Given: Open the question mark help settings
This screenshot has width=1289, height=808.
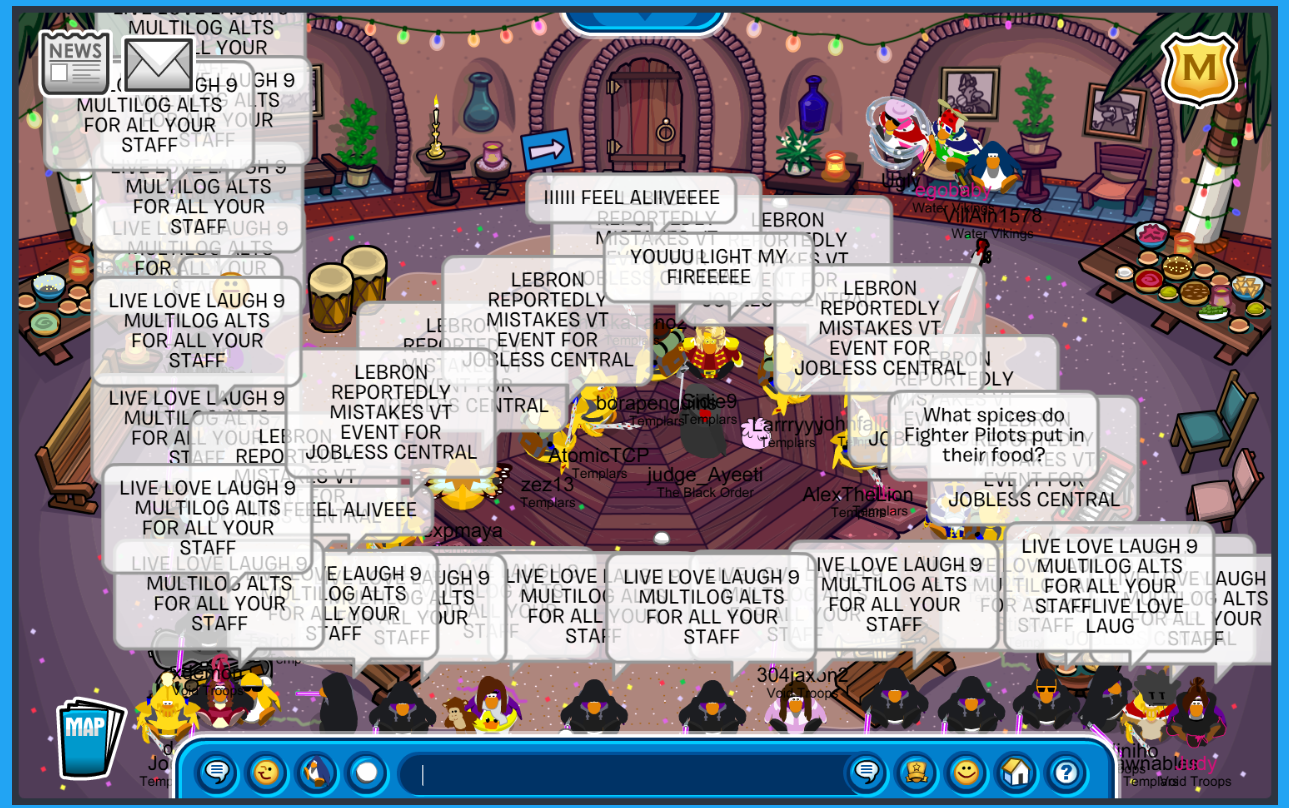Looking at the screenshot, I should click(1066, 773).
